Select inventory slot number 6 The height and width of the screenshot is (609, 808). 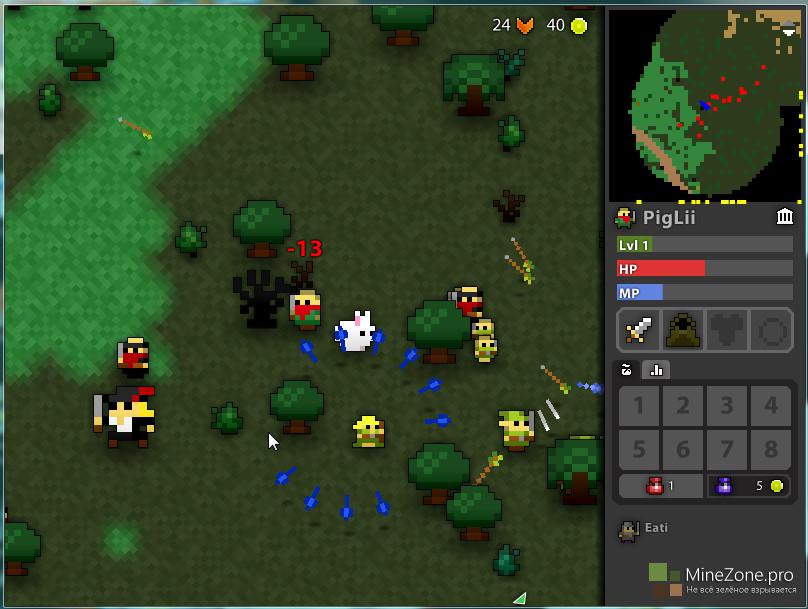tap(683, 449)
